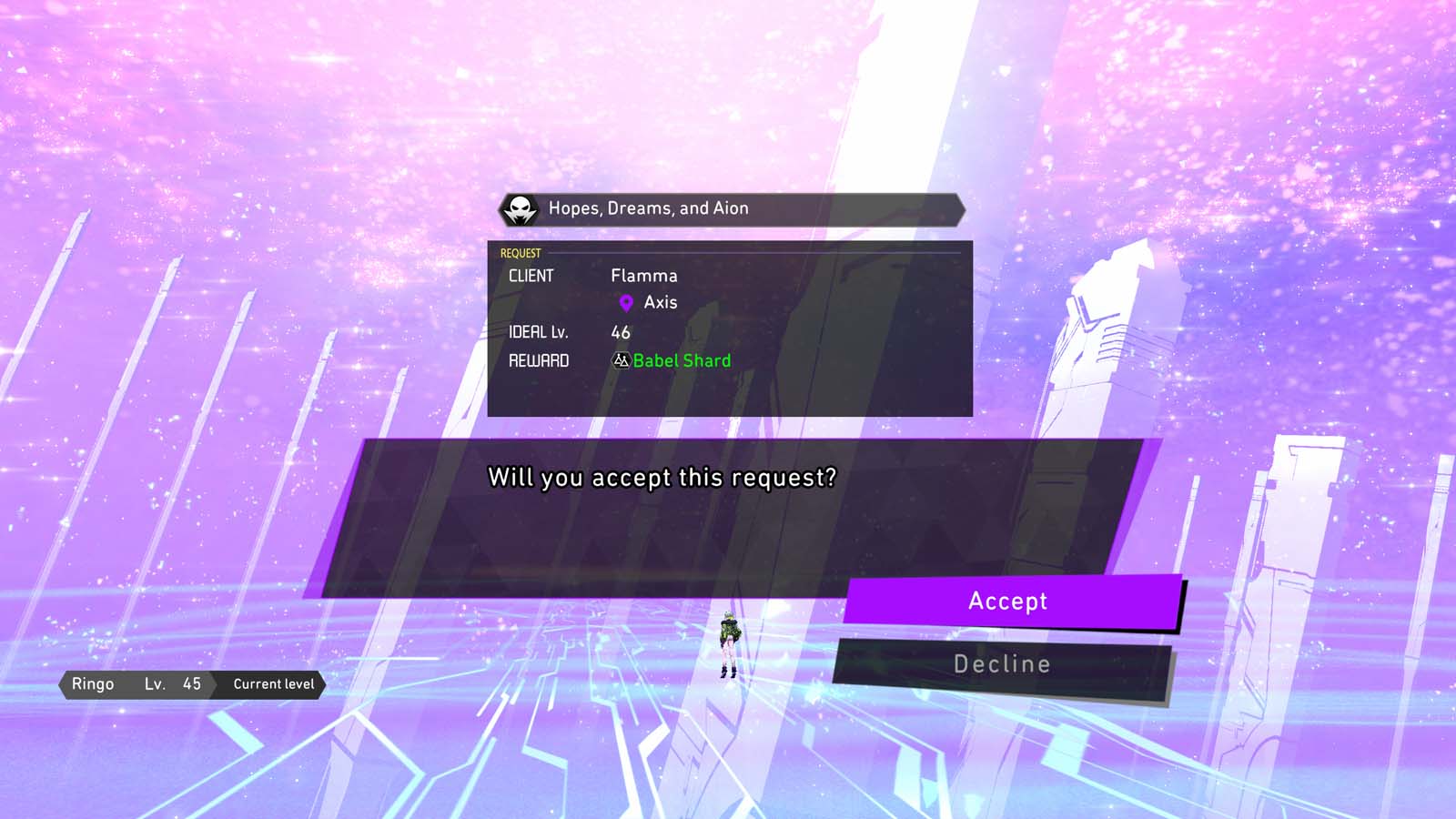Click the skull icon on the quest banner
The image size is (1456, 819).
(520, 209)
